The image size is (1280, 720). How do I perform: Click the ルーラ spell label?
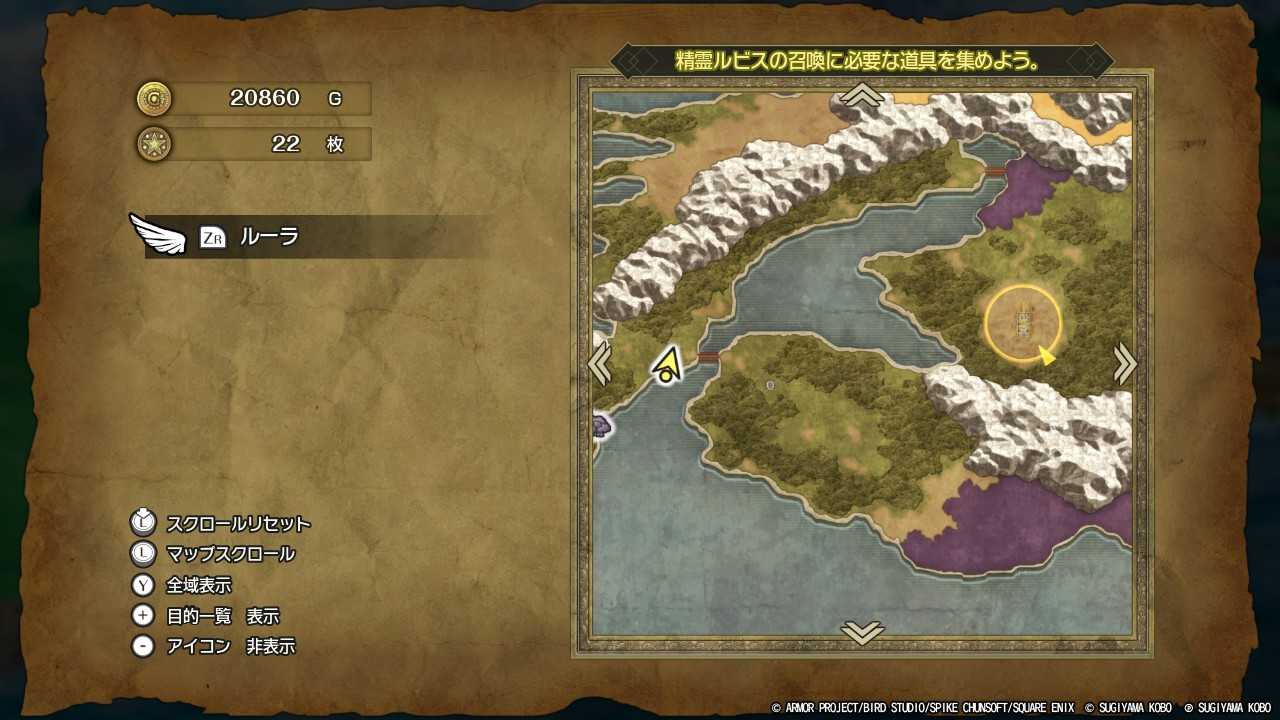tap(270, 238)
